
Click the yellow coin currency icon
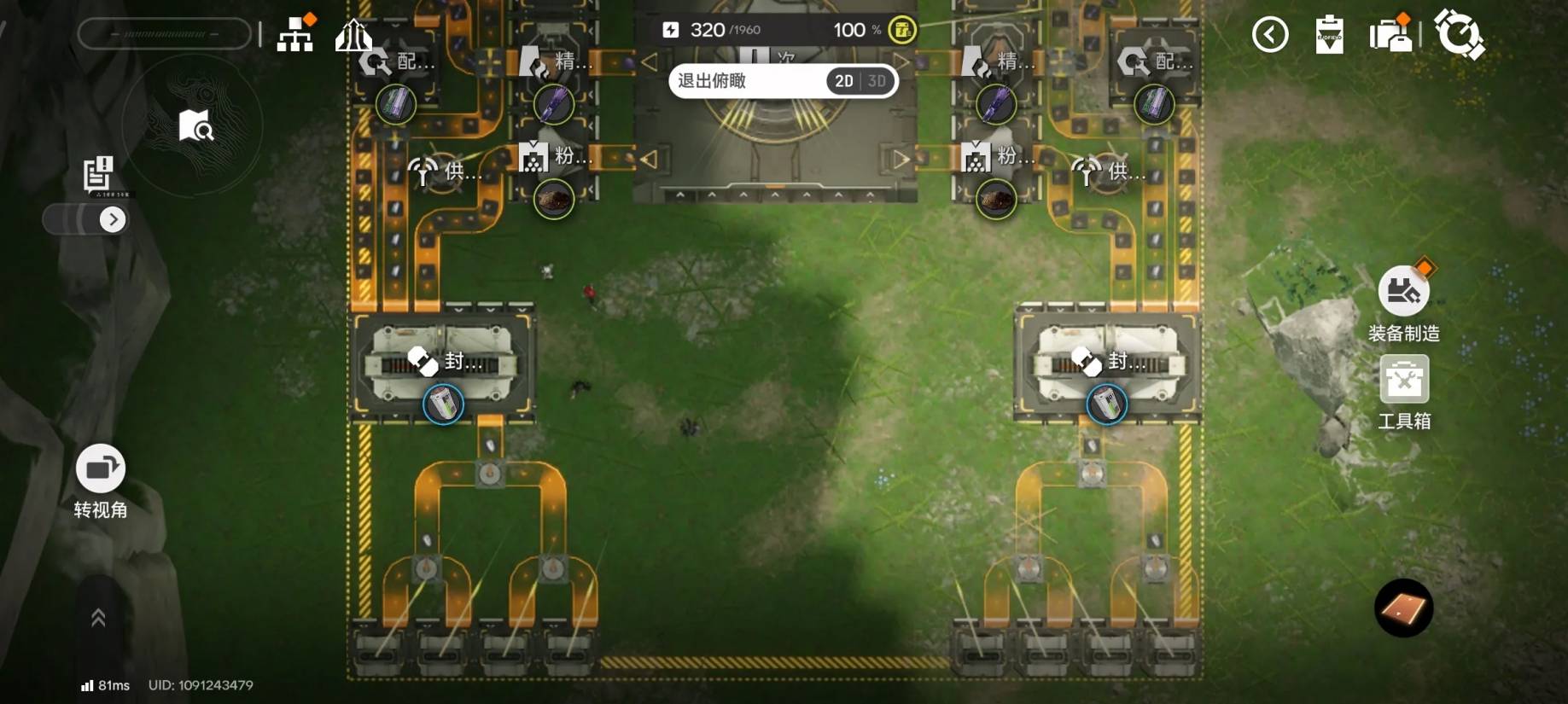coord(901,30)
